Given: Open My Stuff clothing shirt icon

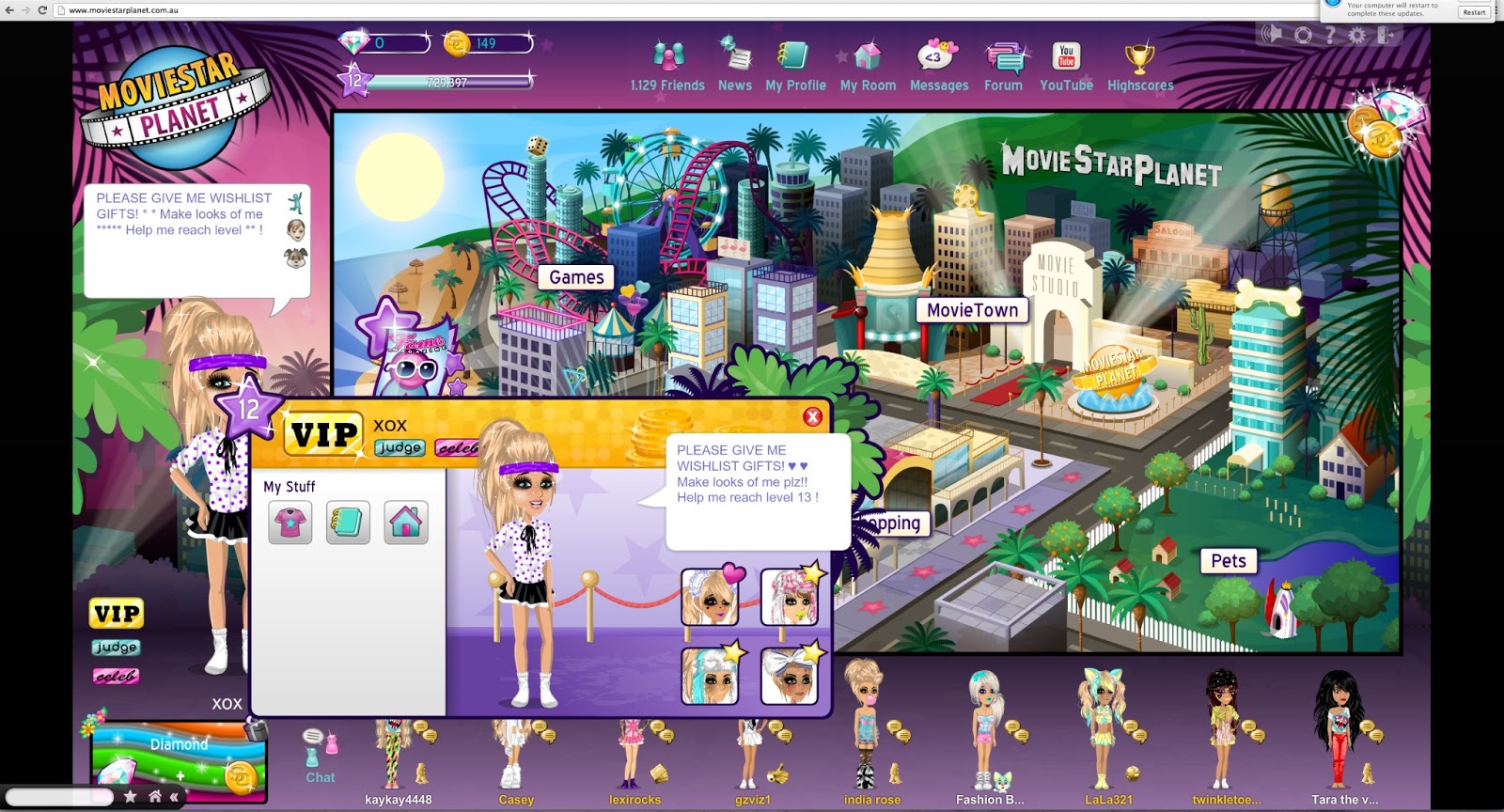Looking at the screenshot, I should pyautogui.click(x=290, y=523).
